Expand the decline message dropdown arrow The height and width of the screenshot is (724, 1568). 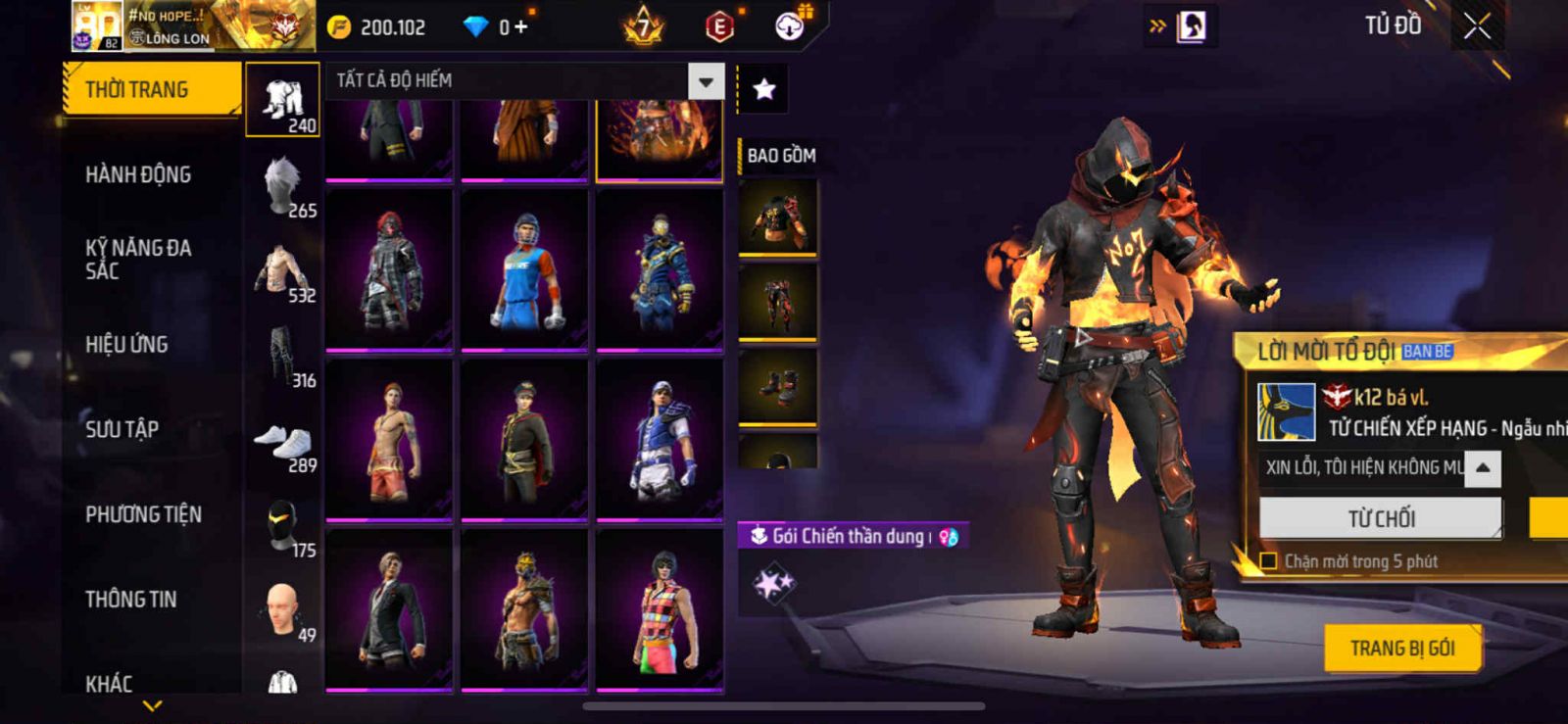coord(1483,468)
